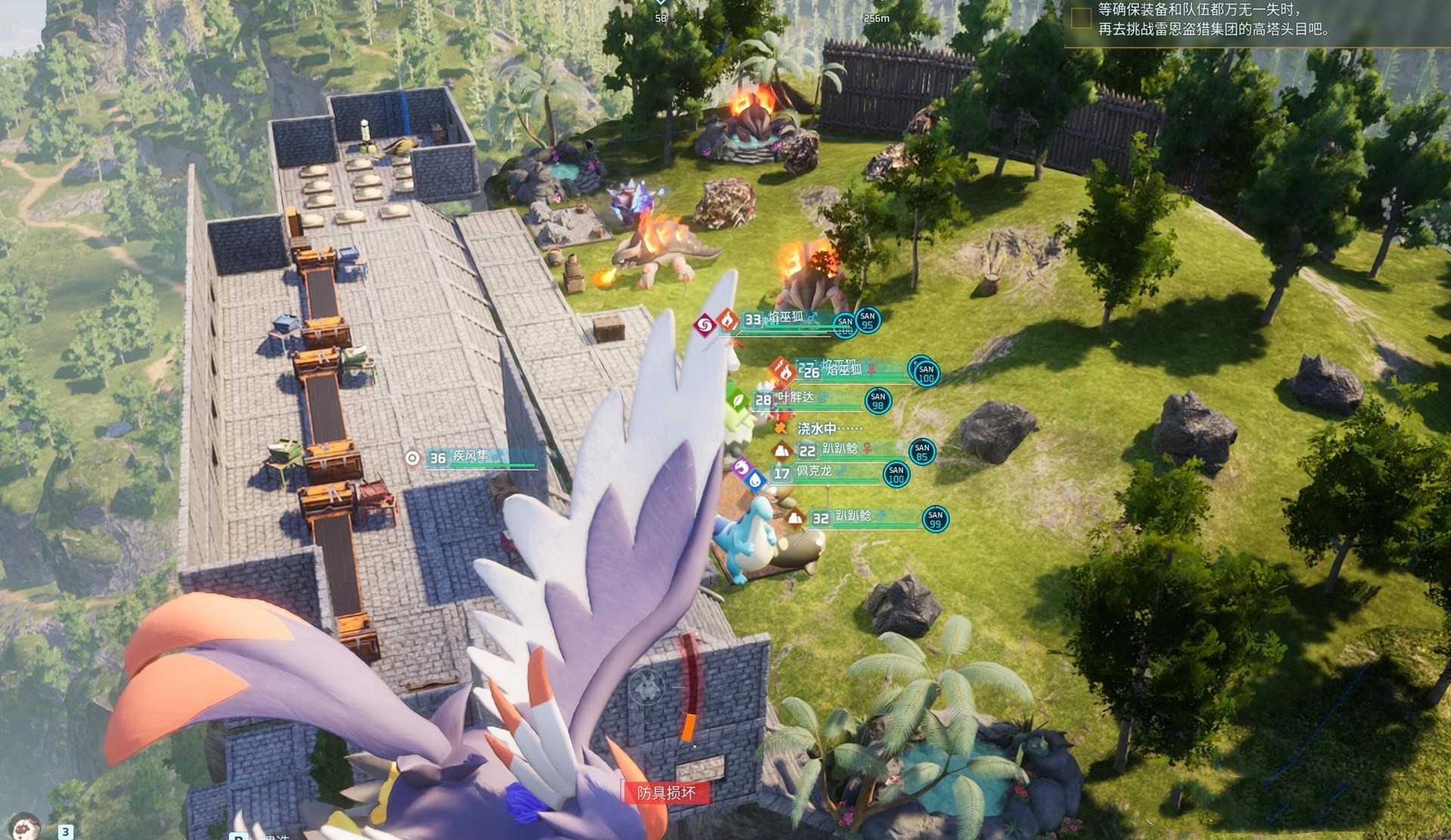Select the Lamball portrait in the party bar
Screen dimensions: 1451x840
[24, 826]
